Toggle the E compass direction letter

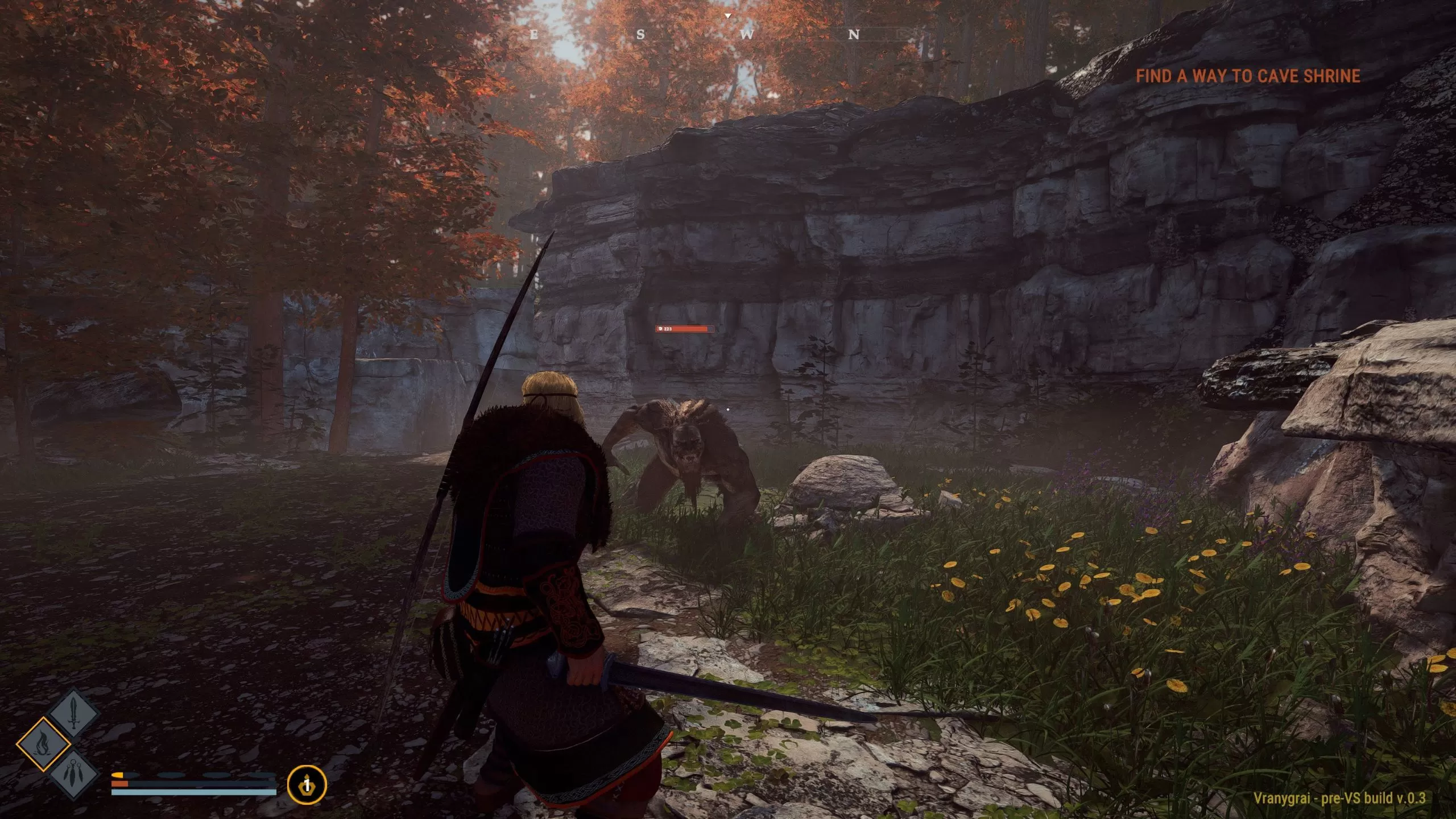pyautogui.click(x=533, y=35)
